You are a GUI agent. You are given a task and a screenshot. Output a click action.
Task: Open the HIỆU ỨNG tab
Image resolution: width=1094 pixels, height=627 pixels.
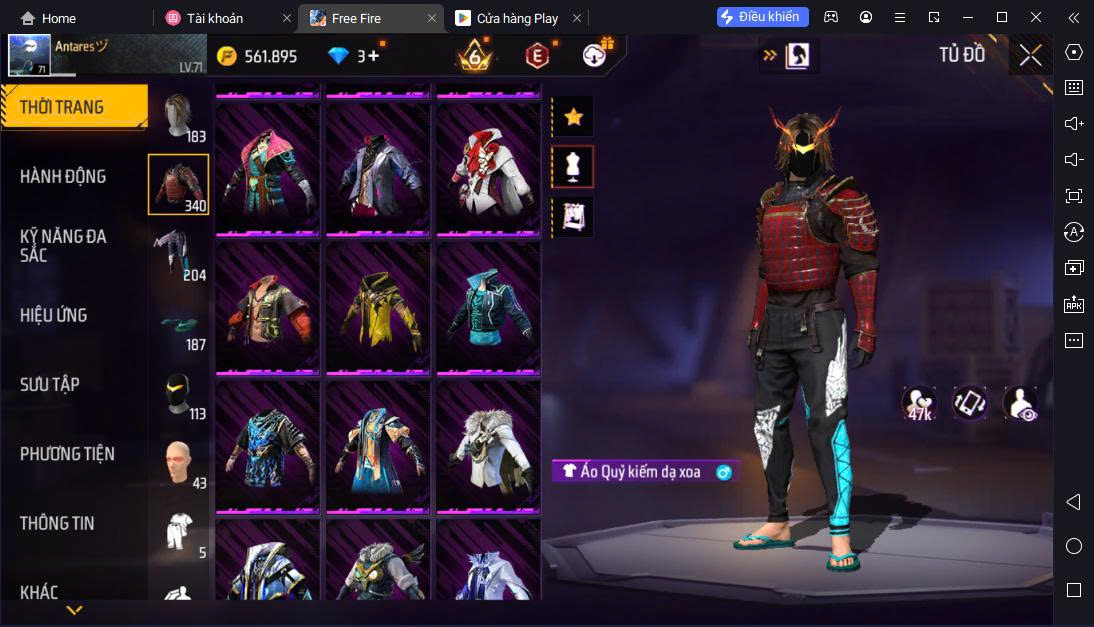tap(54, 315)
